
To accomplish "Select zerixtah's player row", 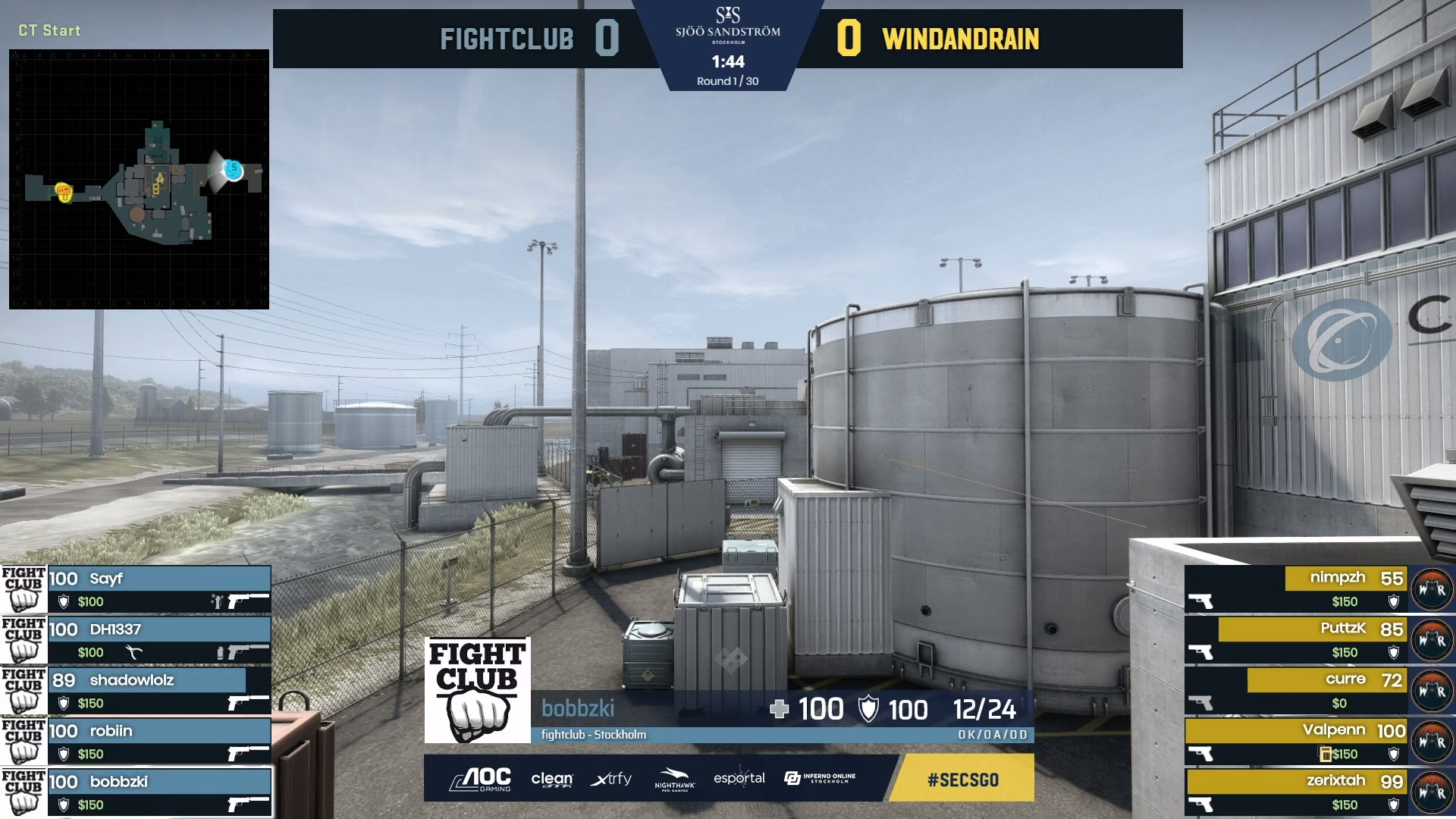I will coord(1297,792).
